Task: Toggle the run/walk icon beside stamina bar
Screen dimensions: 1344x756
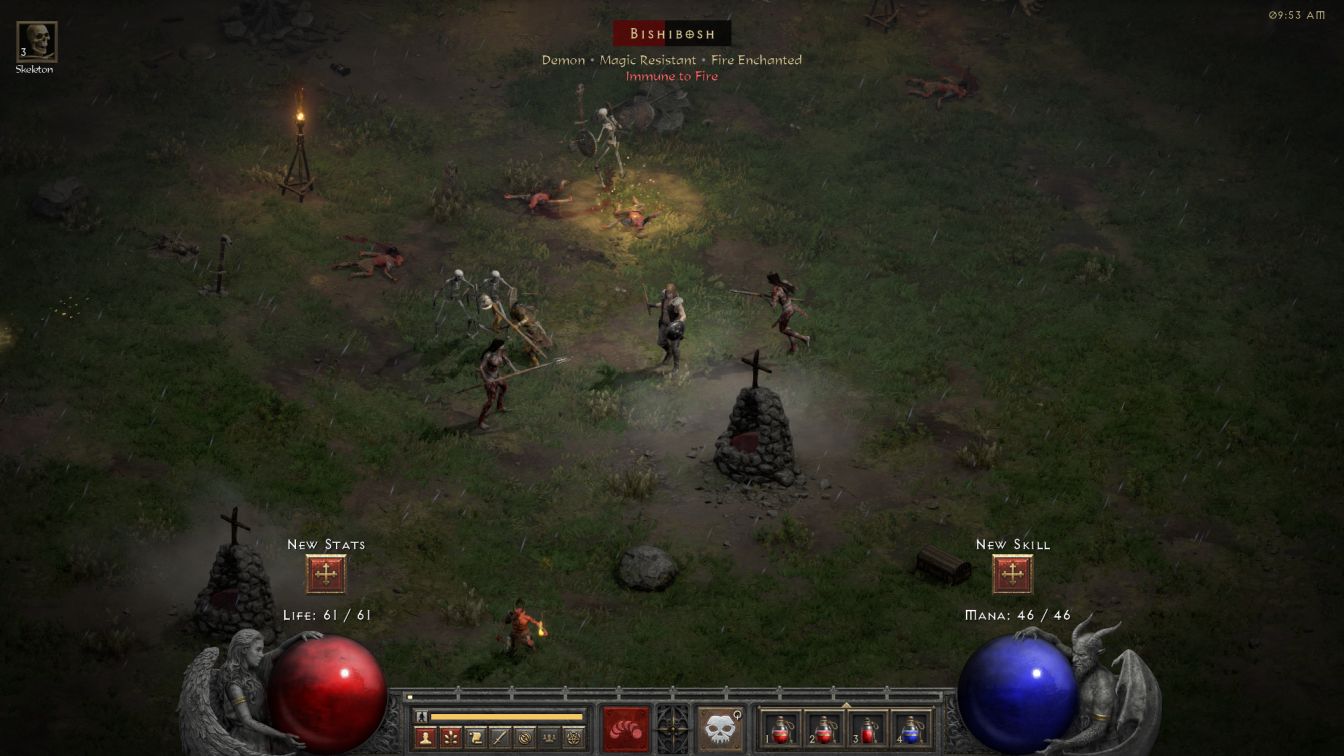Action: [422, 716]
